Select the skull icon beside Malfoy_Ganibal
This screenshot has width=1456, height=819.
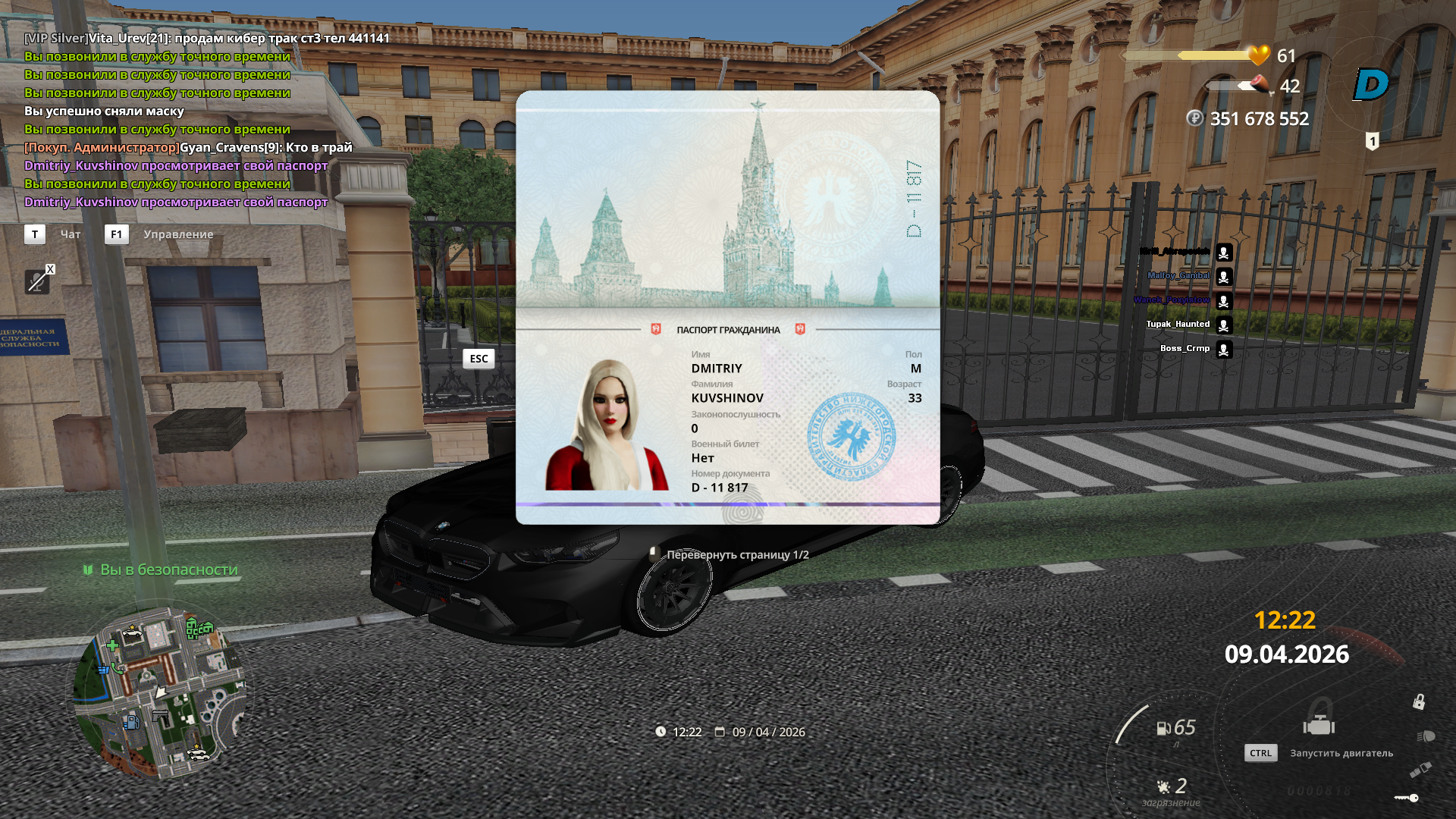click(1223, 277)
